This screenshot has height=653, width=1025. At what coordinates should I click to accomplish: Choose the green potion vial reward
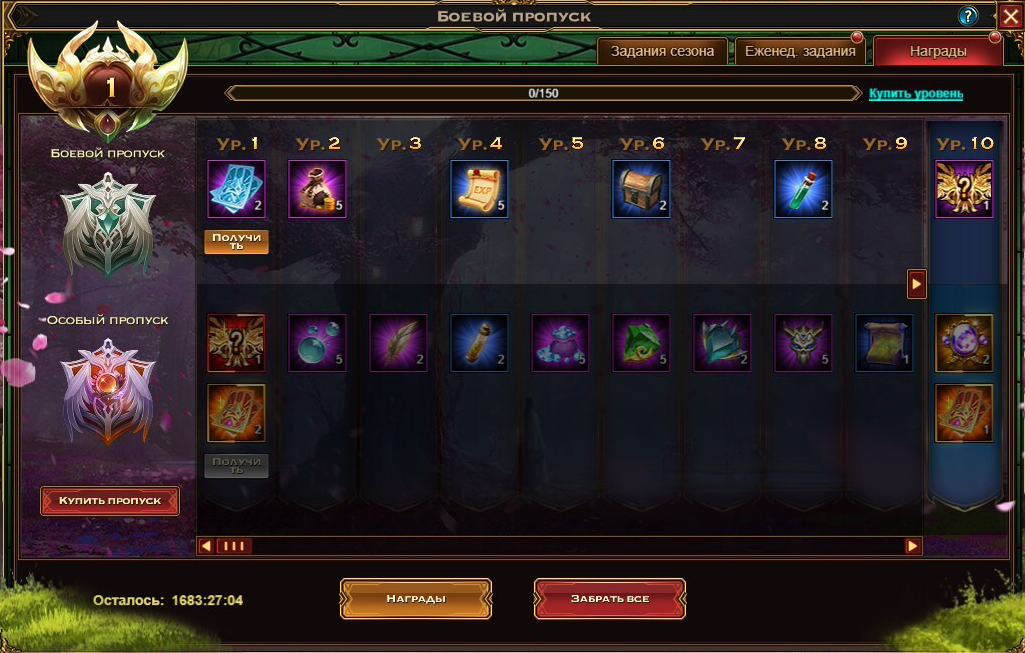[803, 189]
